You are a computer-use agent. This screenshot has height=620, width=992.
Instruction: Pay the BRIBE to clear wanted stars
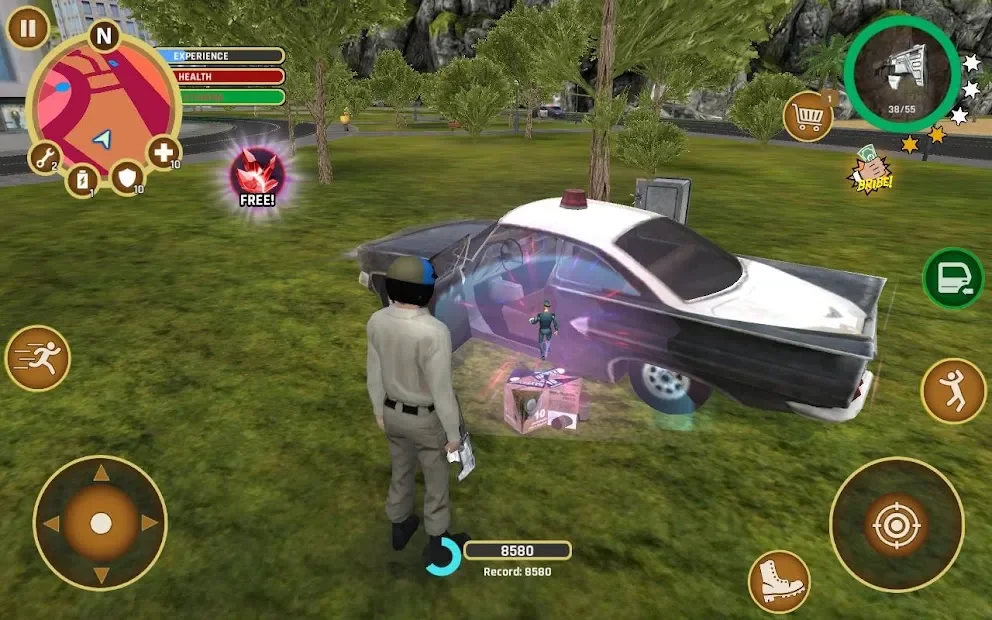pos(872,171)
